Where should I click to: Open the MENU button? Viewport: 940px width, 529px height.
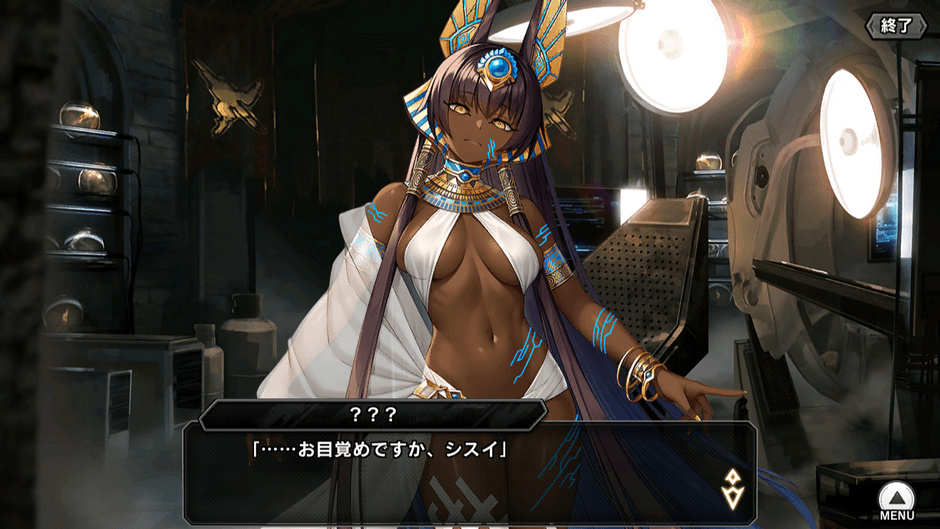(x=896, y=499)
